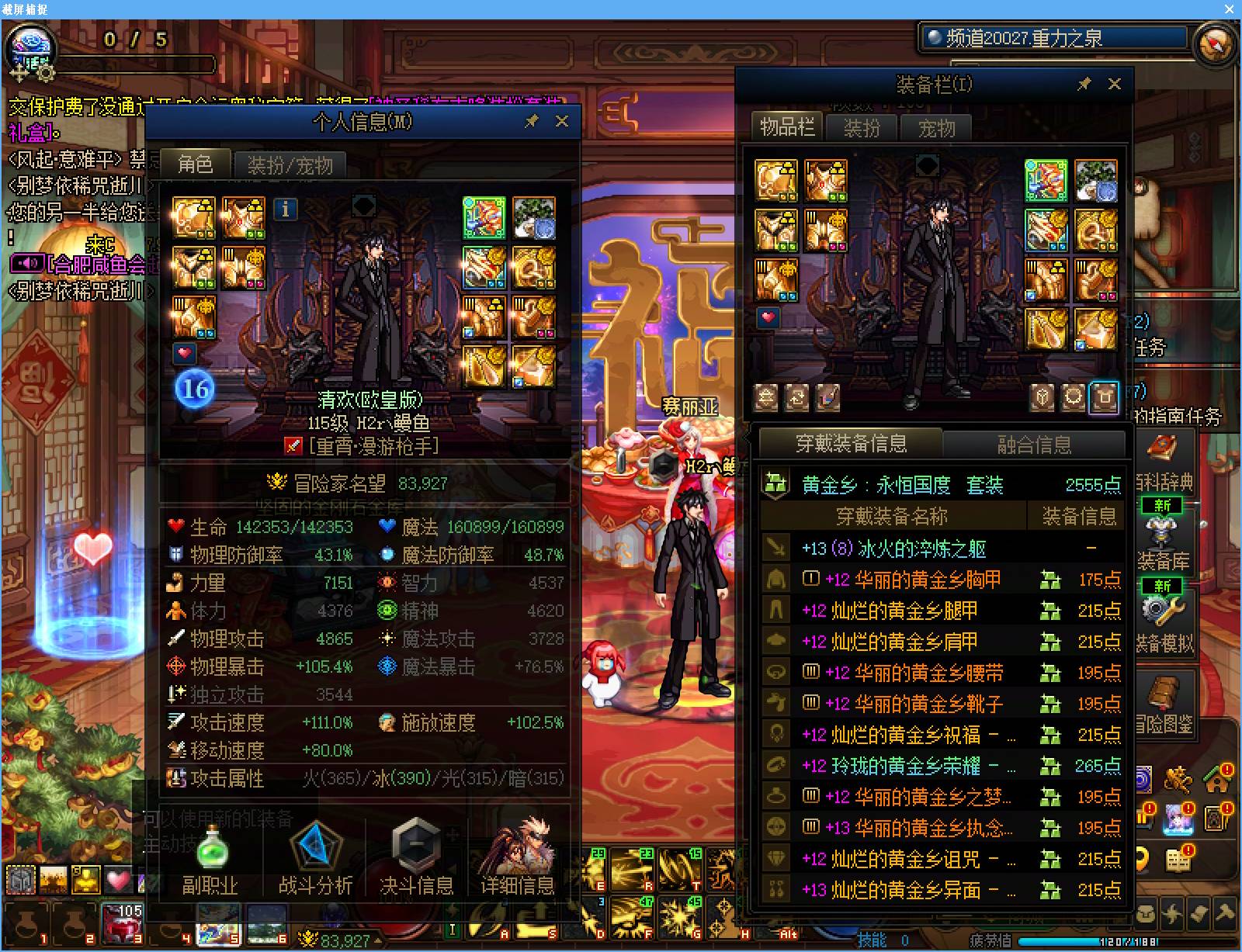Toggle the heart icon under the avatar slots
1242x952 pixels.
[186, 353]
